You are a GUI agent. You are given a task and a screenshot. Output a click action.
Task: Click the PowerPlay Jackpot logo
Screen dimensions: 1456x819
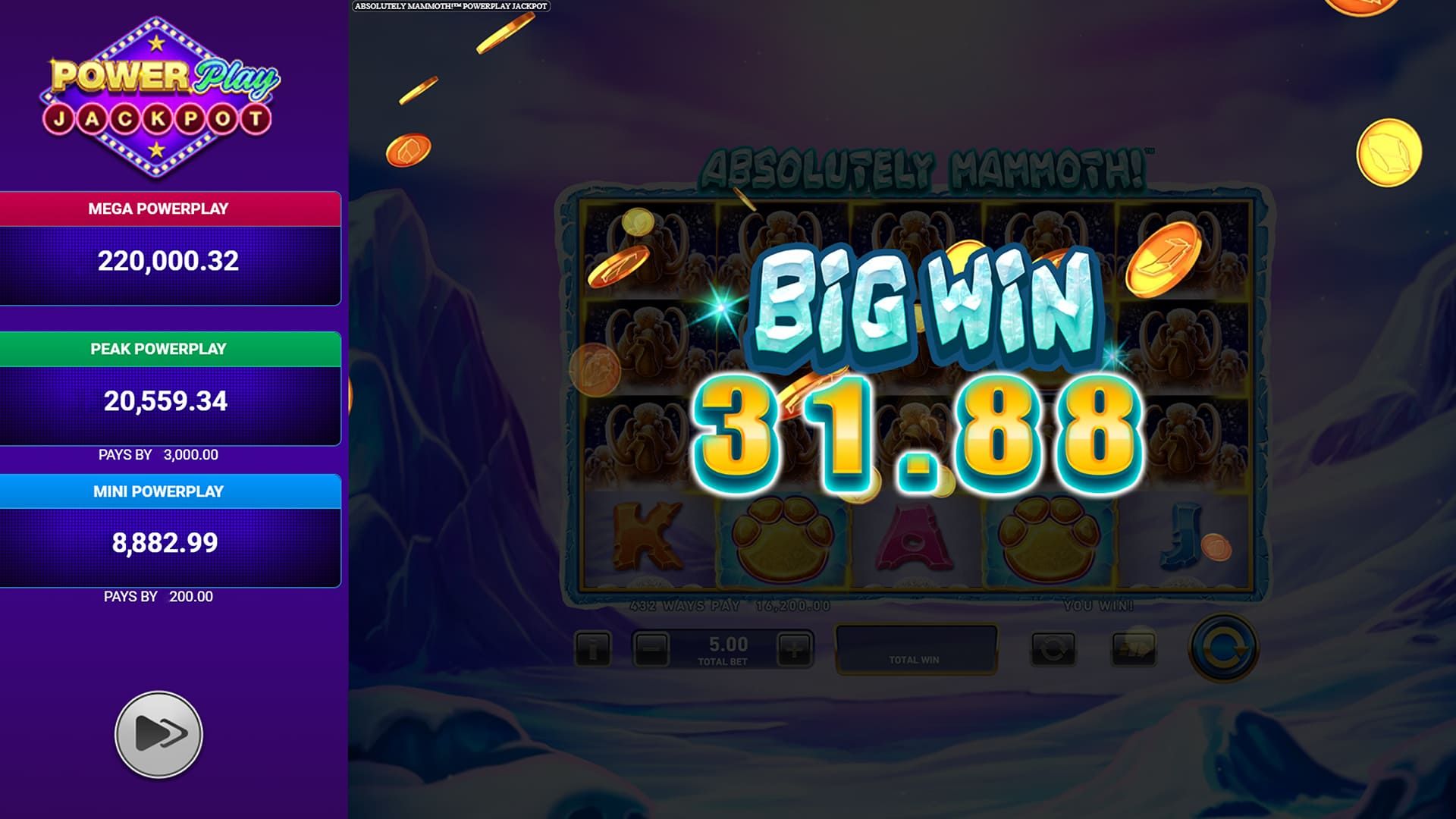tap(159, 99)
